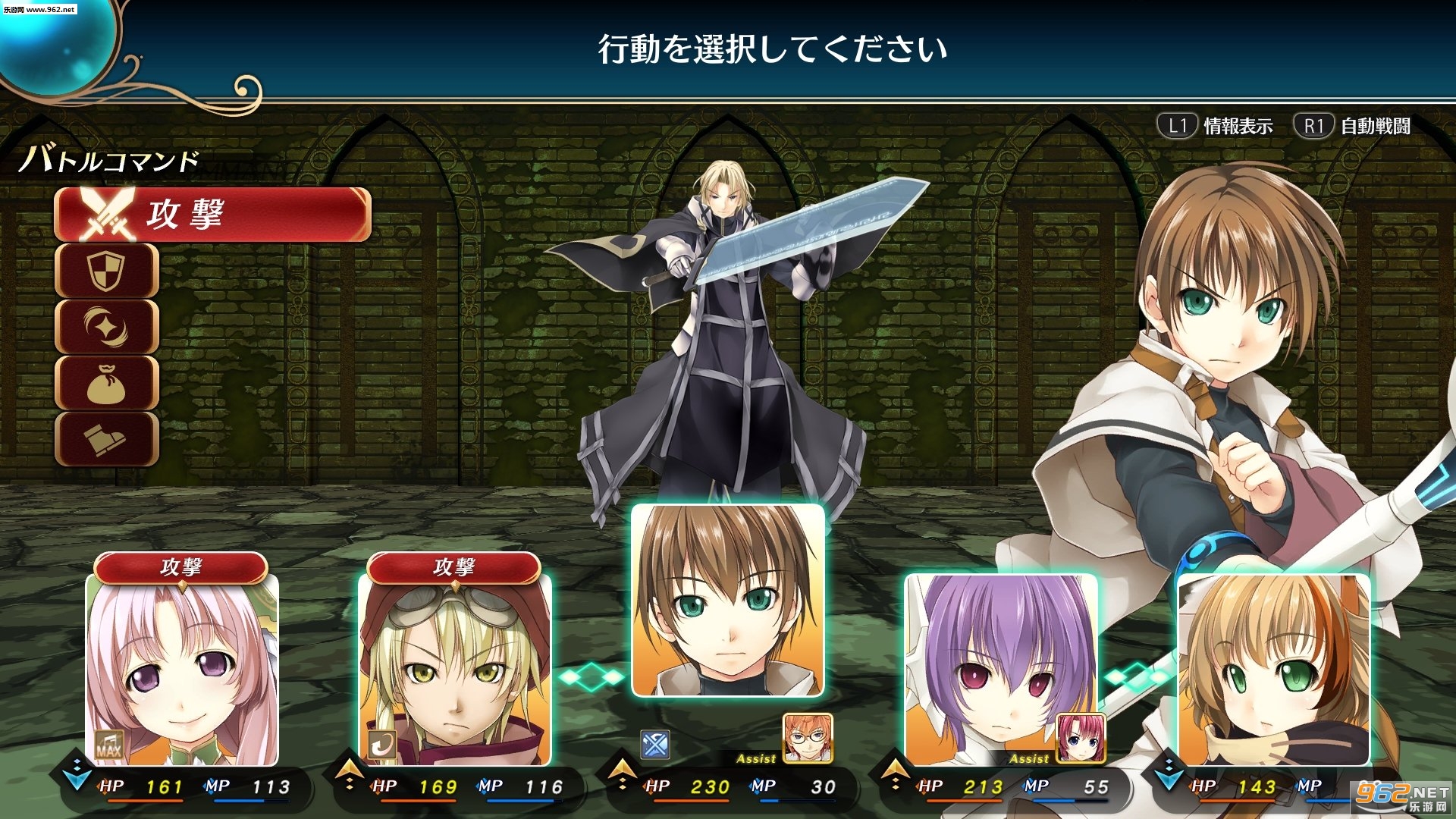
Task: Click the MAX music note icon
Action: [108, 745]
